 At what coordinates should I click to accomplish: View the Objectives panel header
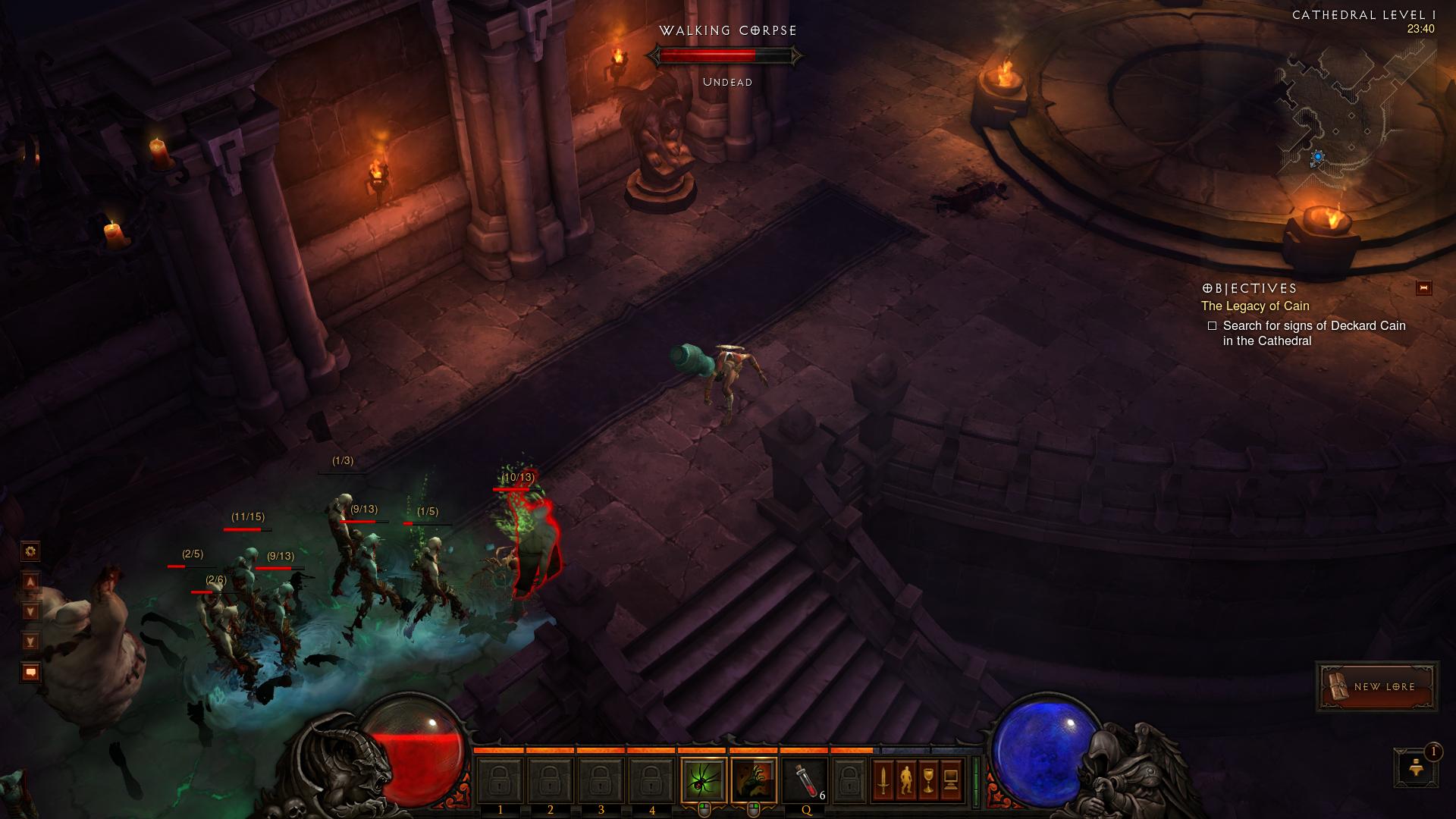[x=1248, y=288]
